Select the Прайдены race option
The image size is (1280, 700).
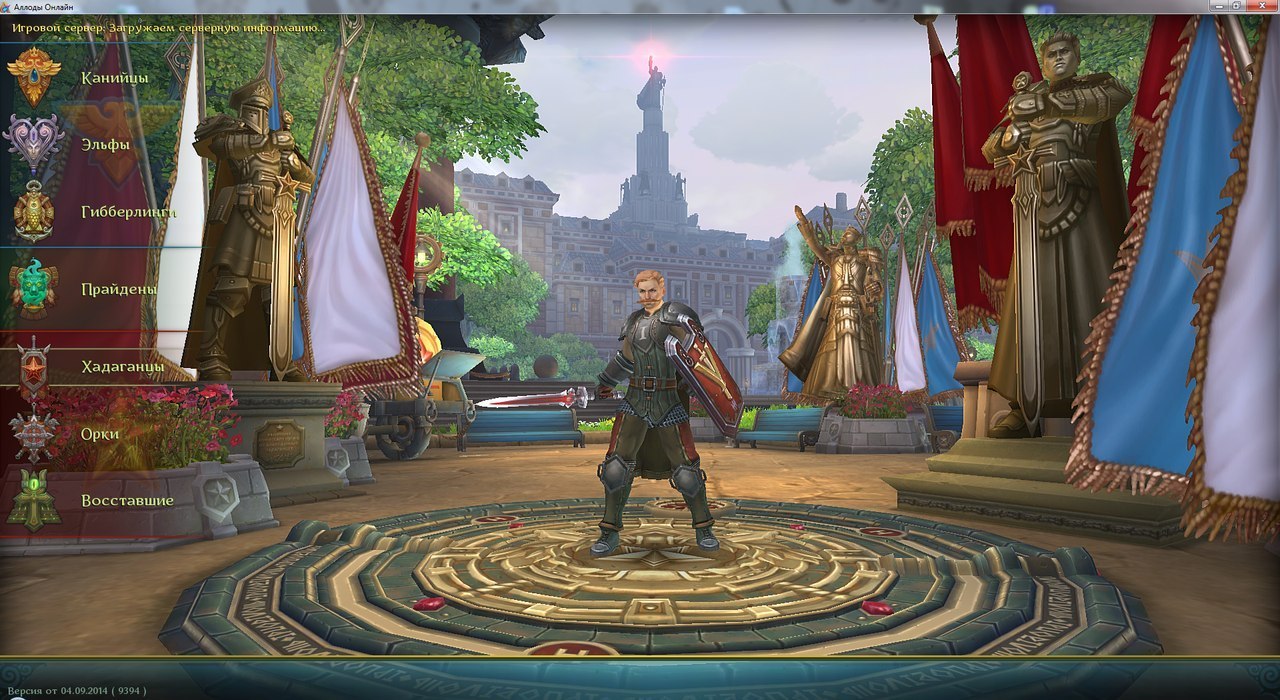coord(119,290)
